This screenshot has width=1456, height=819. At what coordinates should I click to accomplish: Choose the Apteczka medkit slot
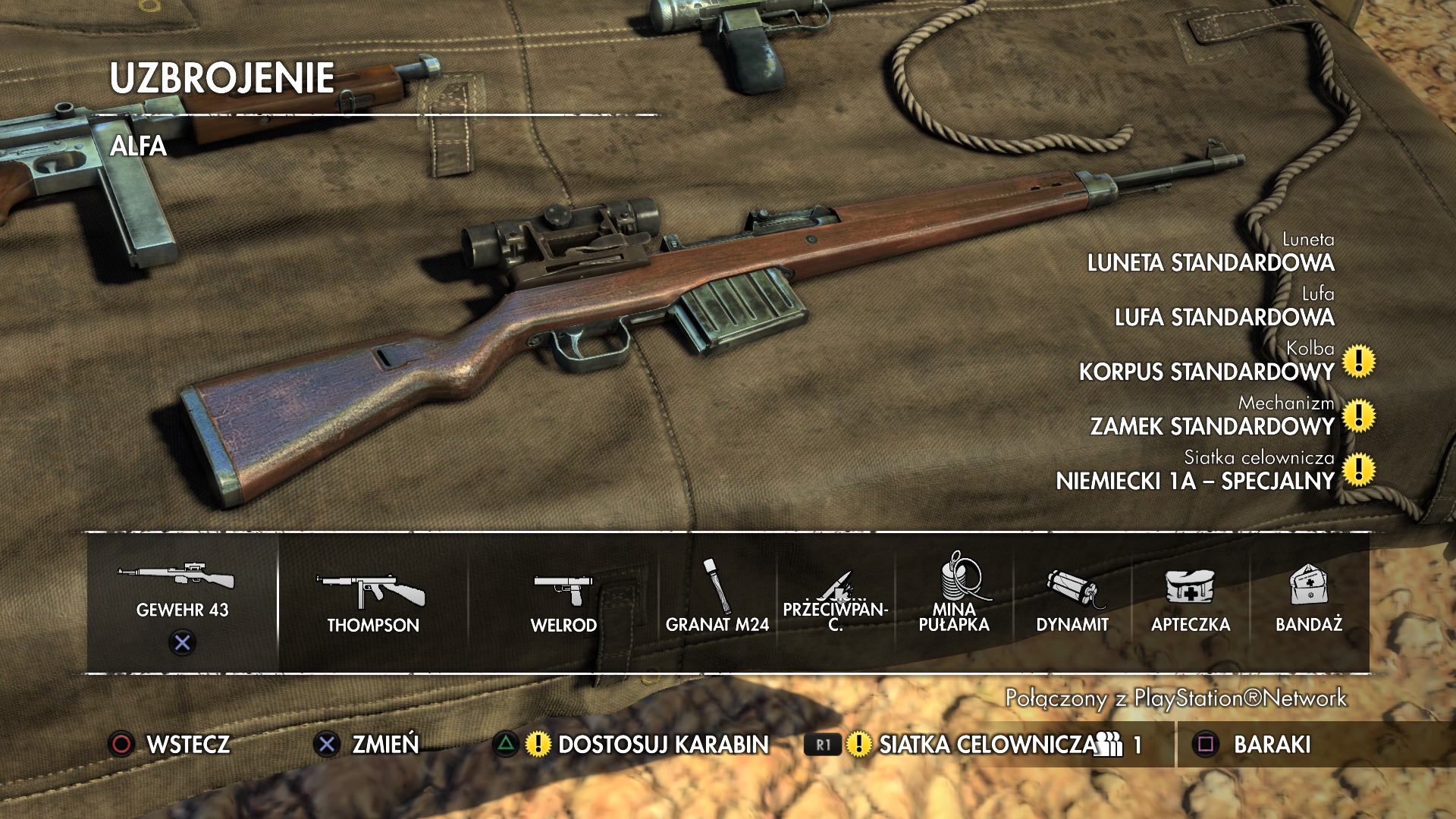(x=1191, y=603)
